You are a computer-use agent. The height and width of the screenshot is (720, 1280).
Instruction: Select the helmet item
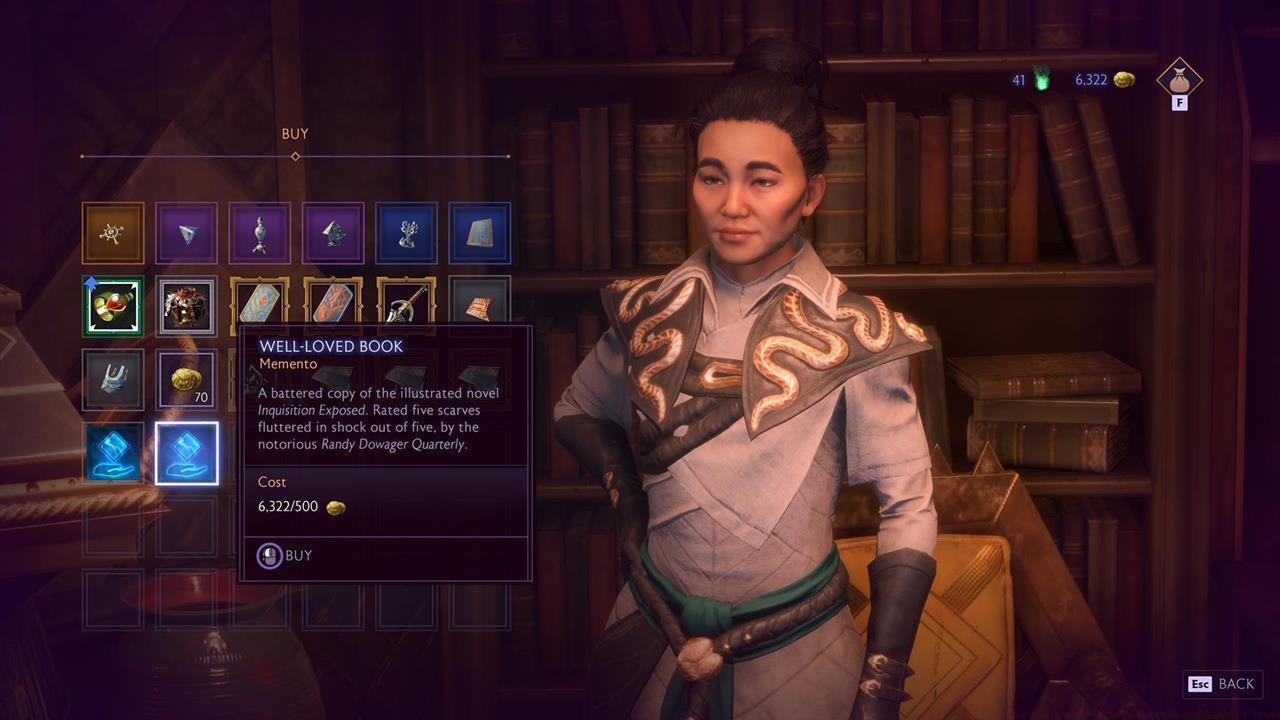click(112, 378)
